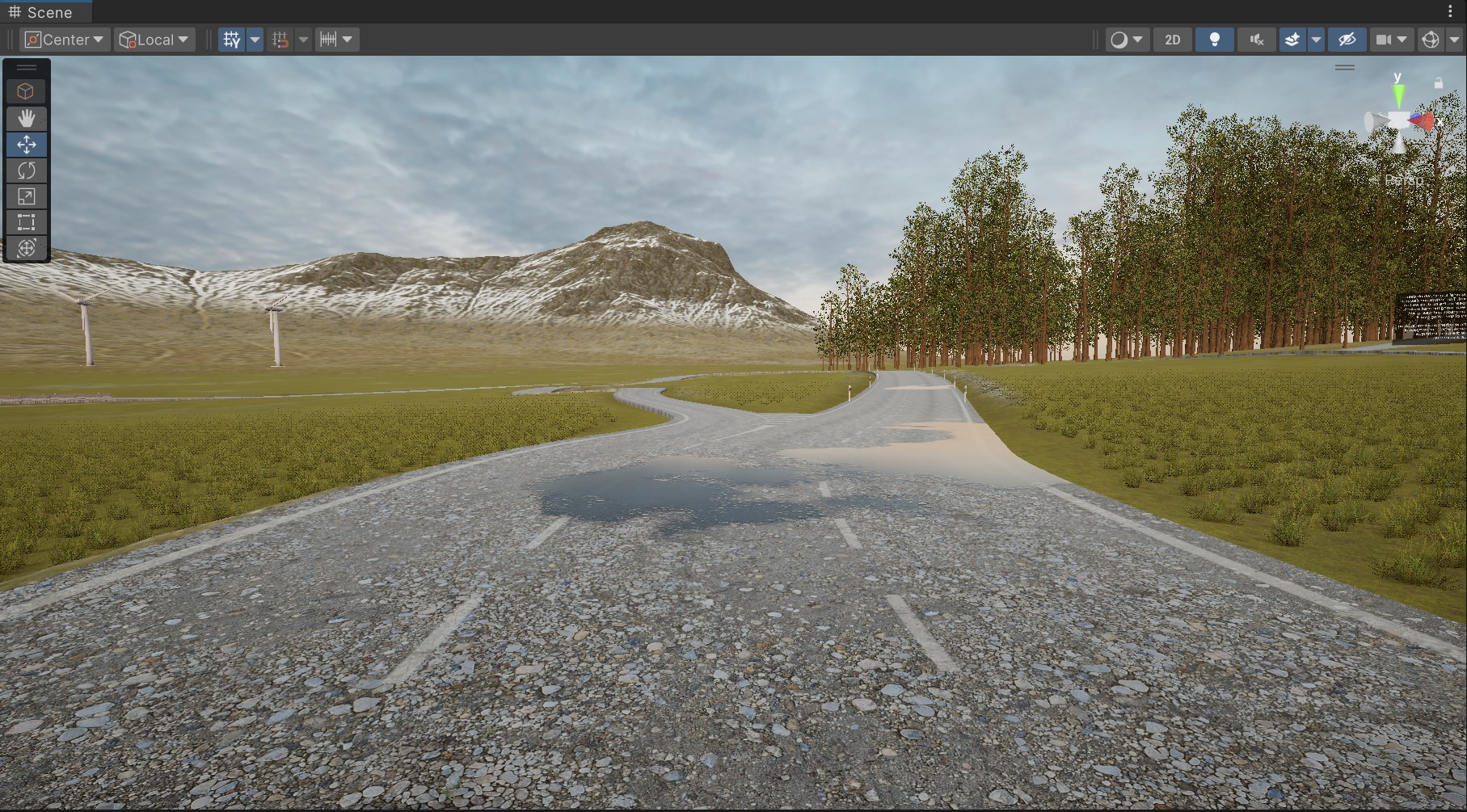
Task: Click the y axis on the scene gizmo
Action: coord(1397,93)
